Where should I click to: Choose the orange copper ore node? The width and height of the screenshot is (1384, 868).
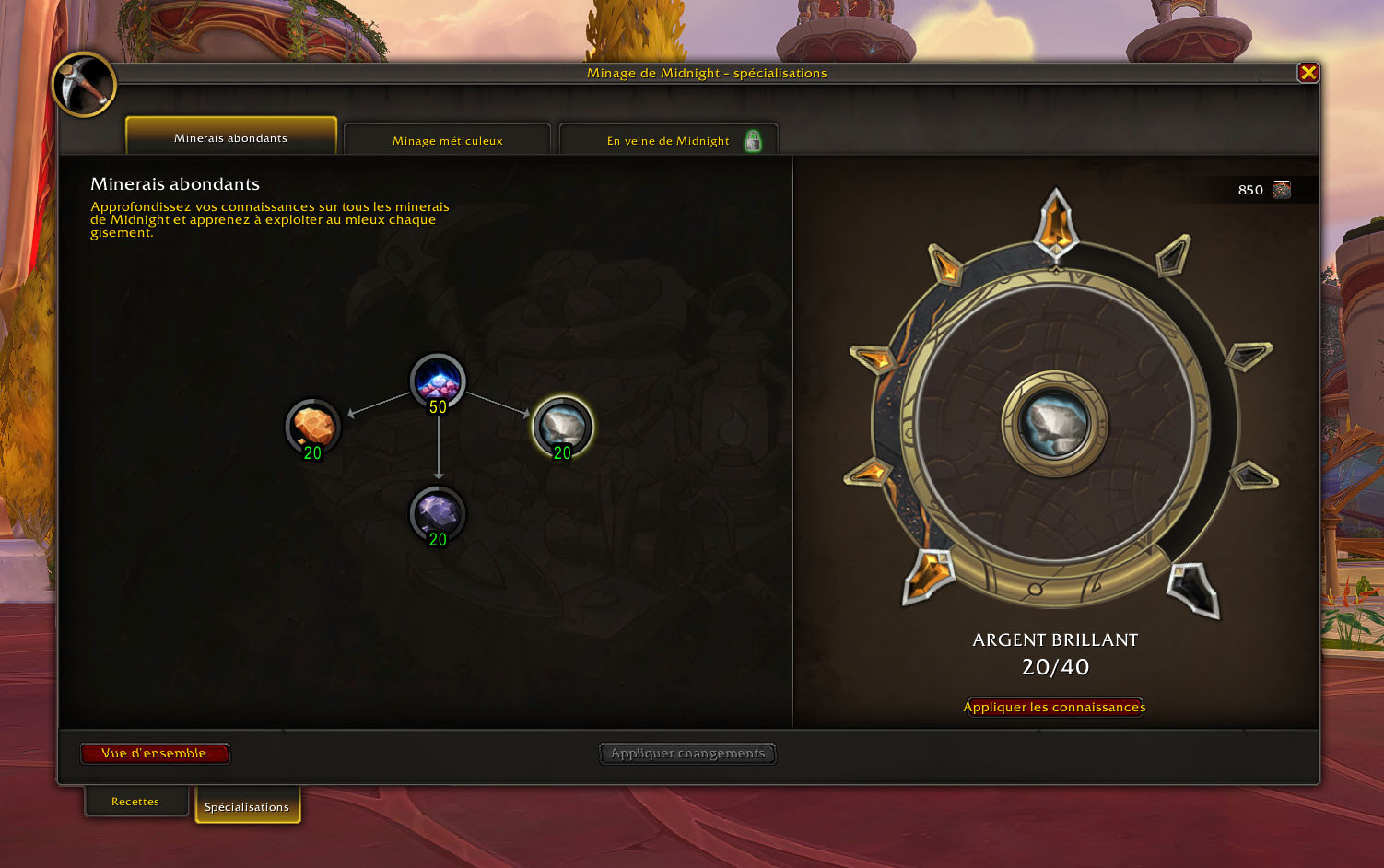pos(313,428)
